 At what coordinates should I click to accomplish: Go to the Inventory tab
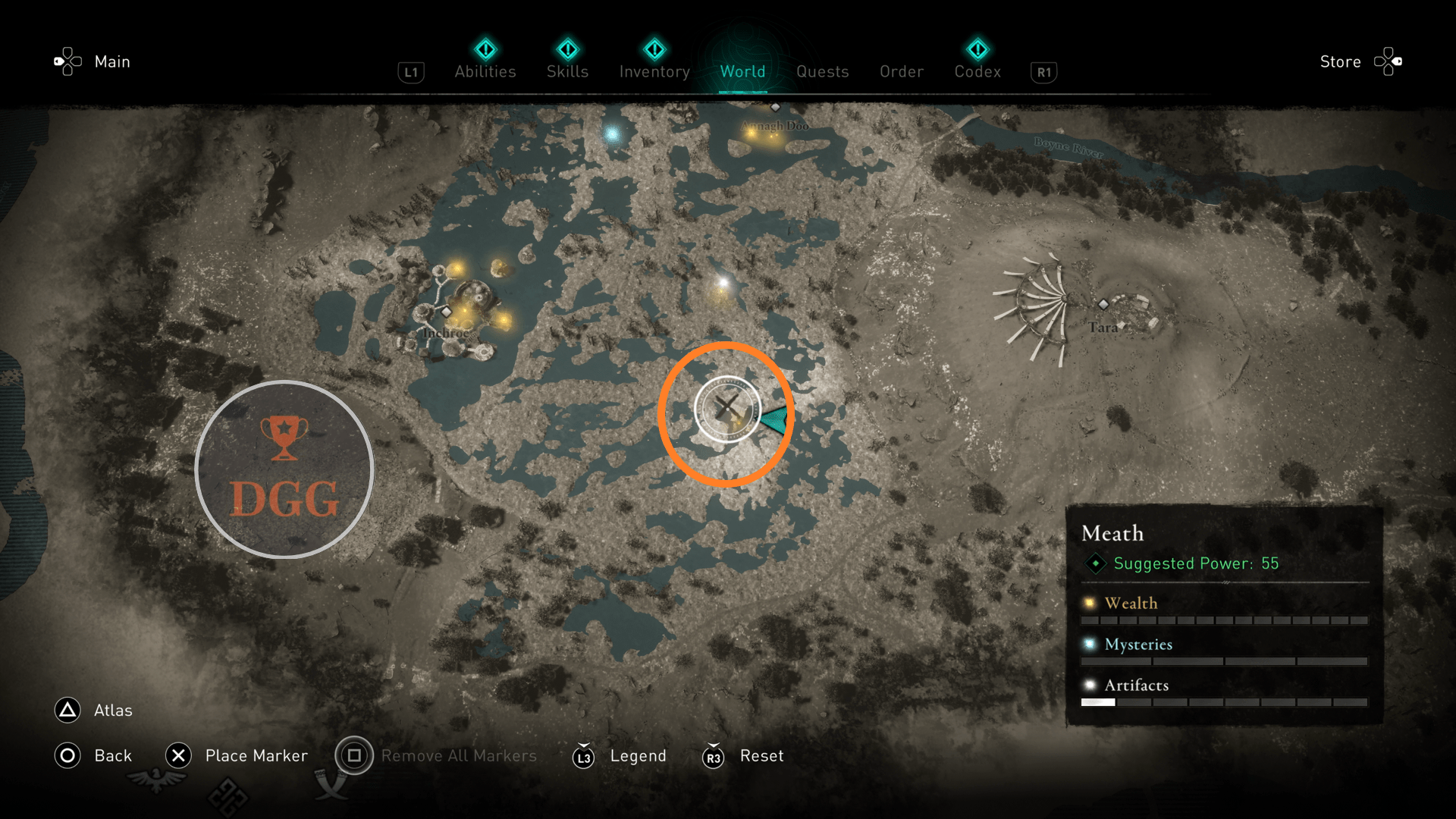[654, 71]
